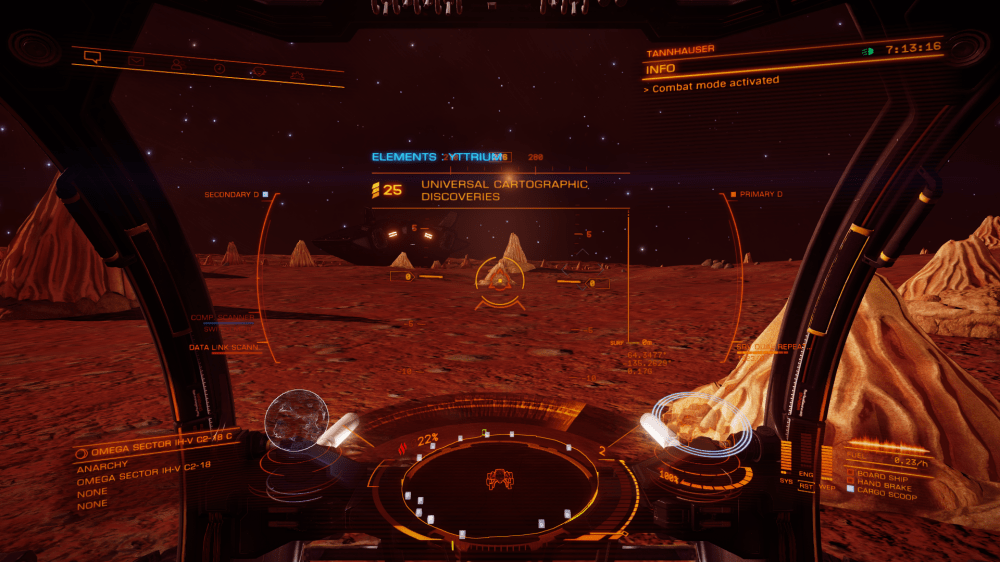Open the chat speech bubble panel

93,57
